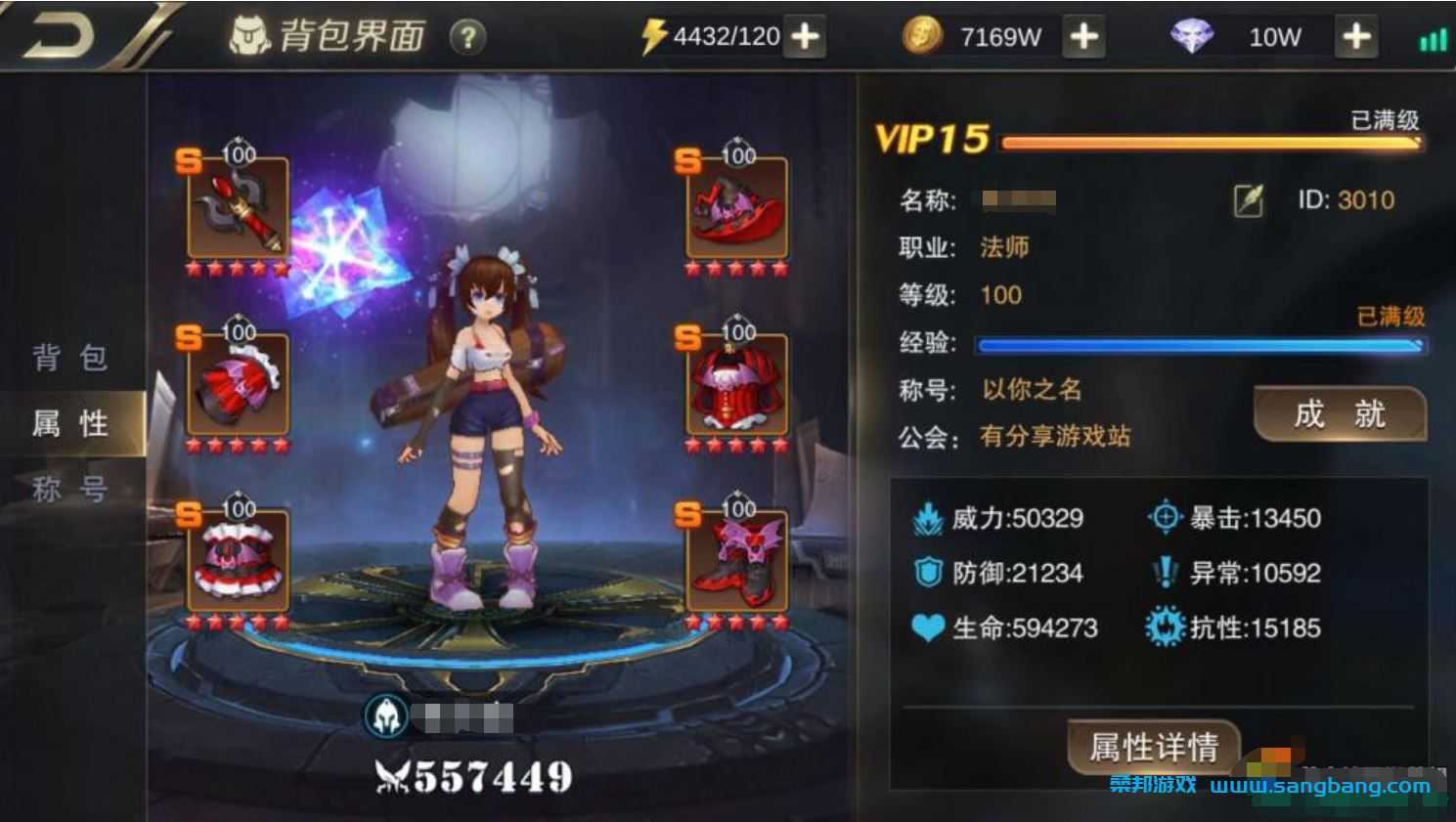This screenshot has height=822, width=1456.
Task: Click the helmet icon beside player power
Action: pyautogui.click(x=384, y=714)
